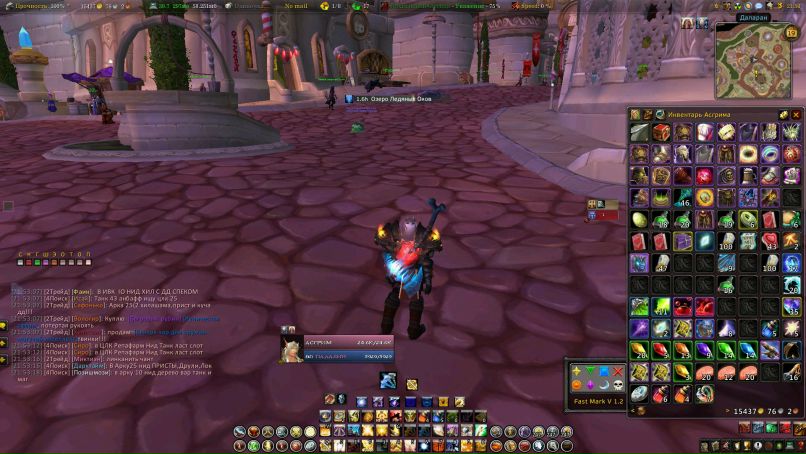
Task: Select the orange circle marker in Fast Mark
Action: pos(577,386)
